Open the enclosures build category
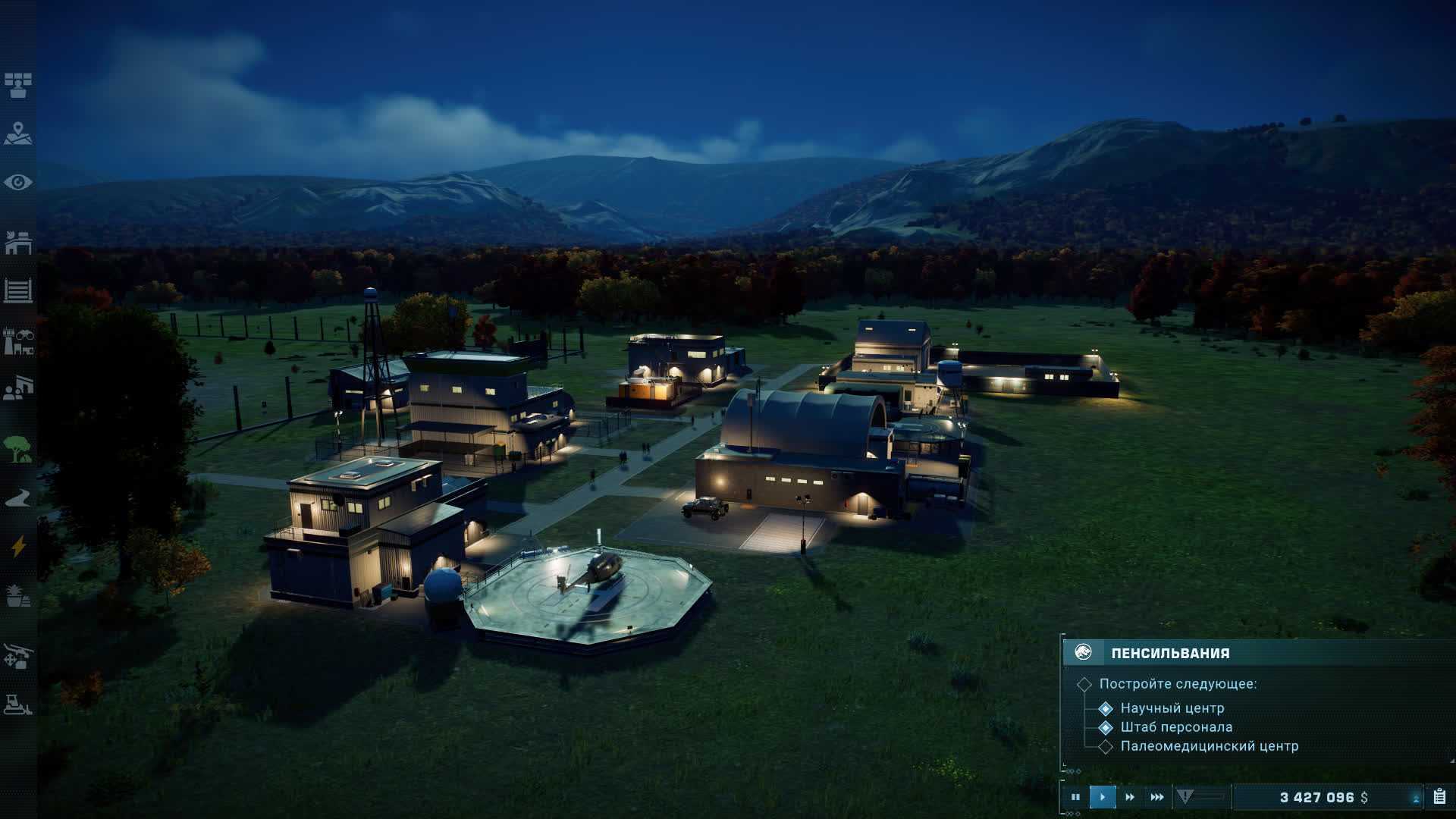Viewport: 1456px width, 819px height. tap(18, 243)
